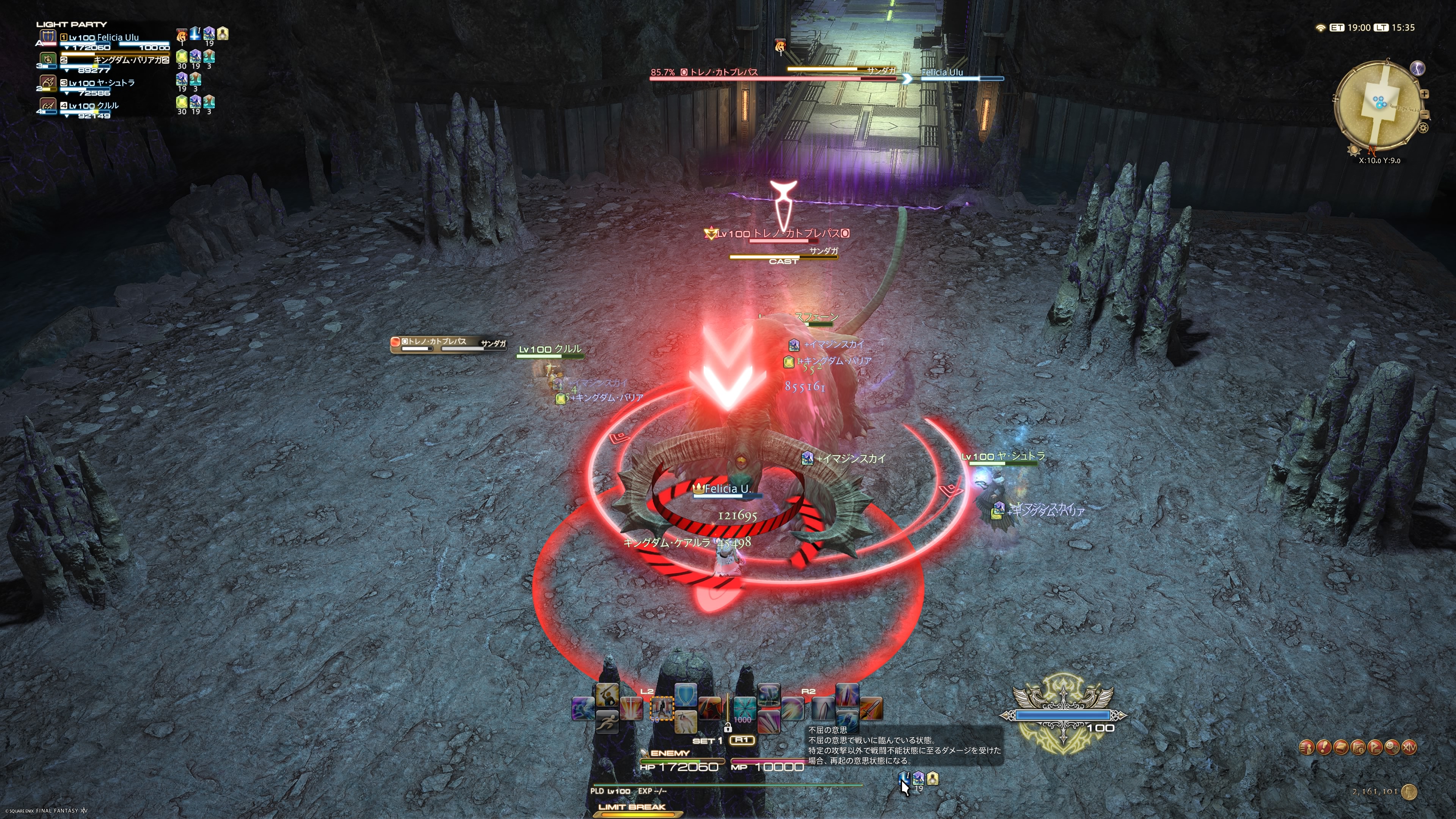This screenshot has height=819, width=1456.
Task: Open minimap settings gear
Action: coord(1423,128)
